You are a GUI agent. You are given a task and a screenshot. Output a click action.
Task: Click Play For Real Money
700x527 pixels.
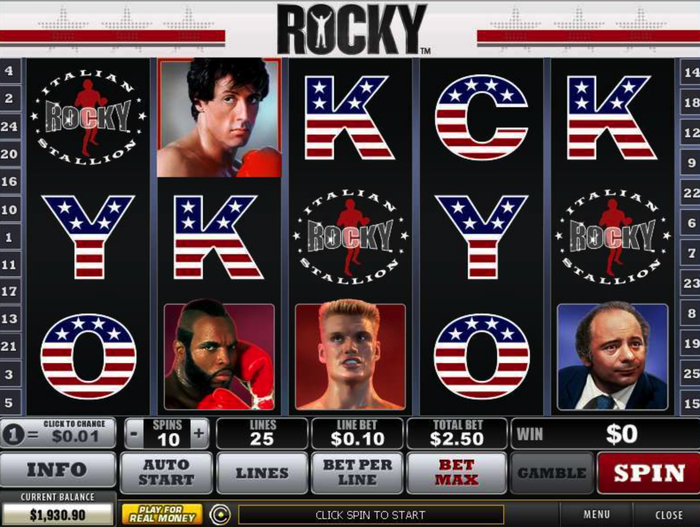[162, 514]
